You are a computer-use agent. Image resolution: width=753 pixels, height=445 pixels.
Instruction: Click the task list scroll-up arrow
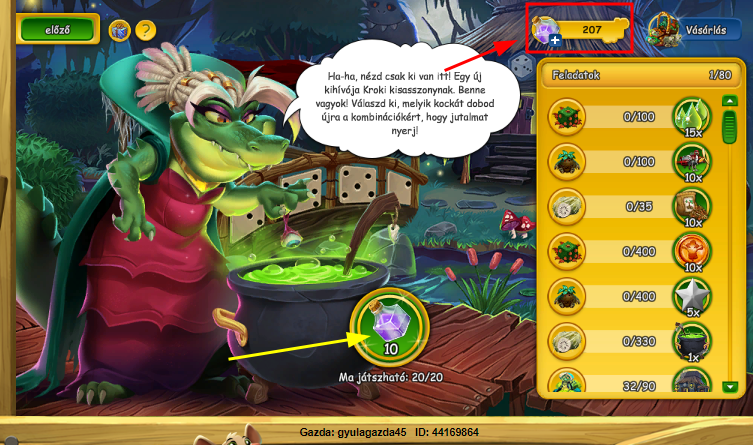pos(730,102)
